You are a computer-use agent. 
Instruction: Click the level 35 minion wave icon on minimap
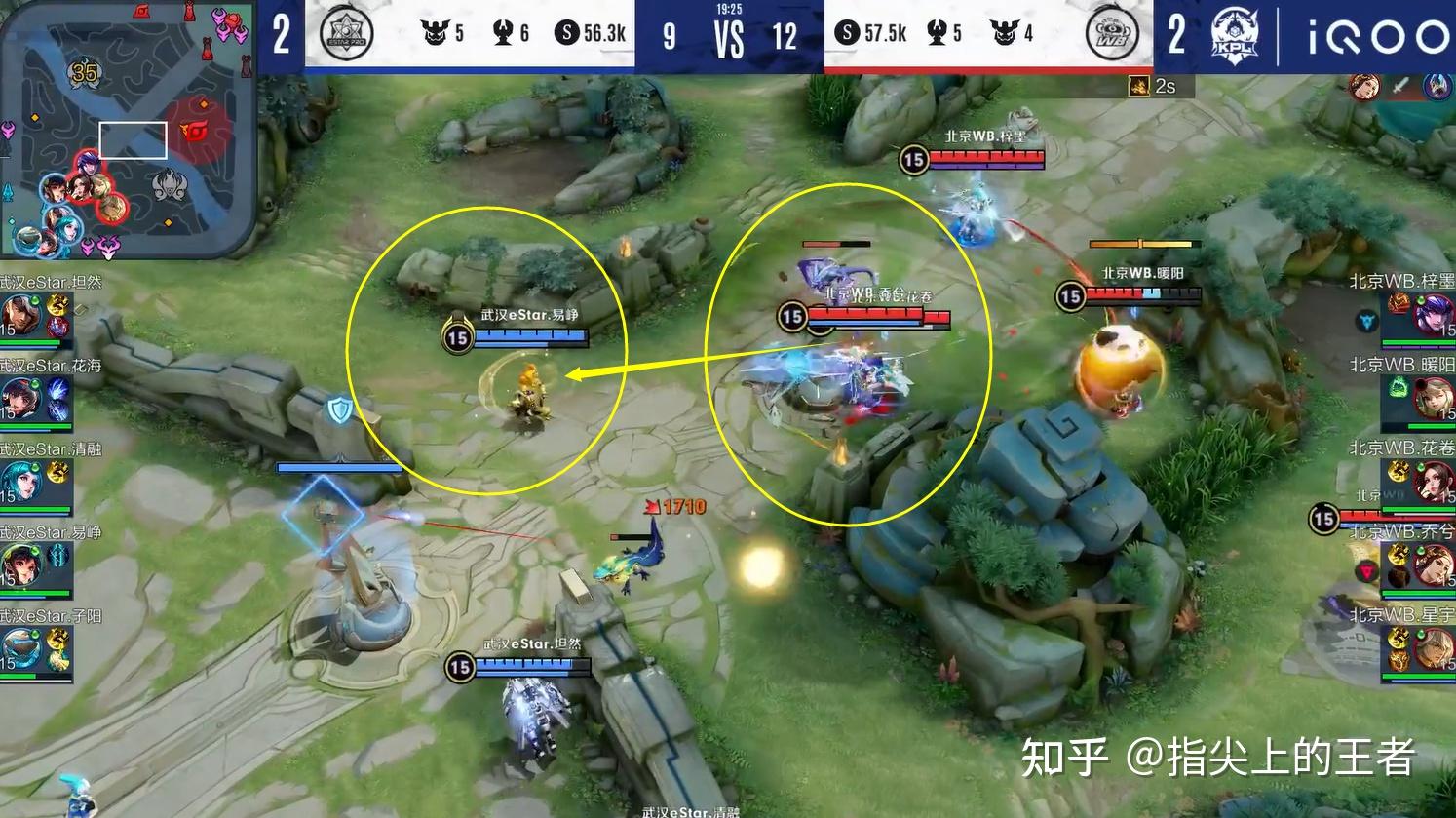84,71
